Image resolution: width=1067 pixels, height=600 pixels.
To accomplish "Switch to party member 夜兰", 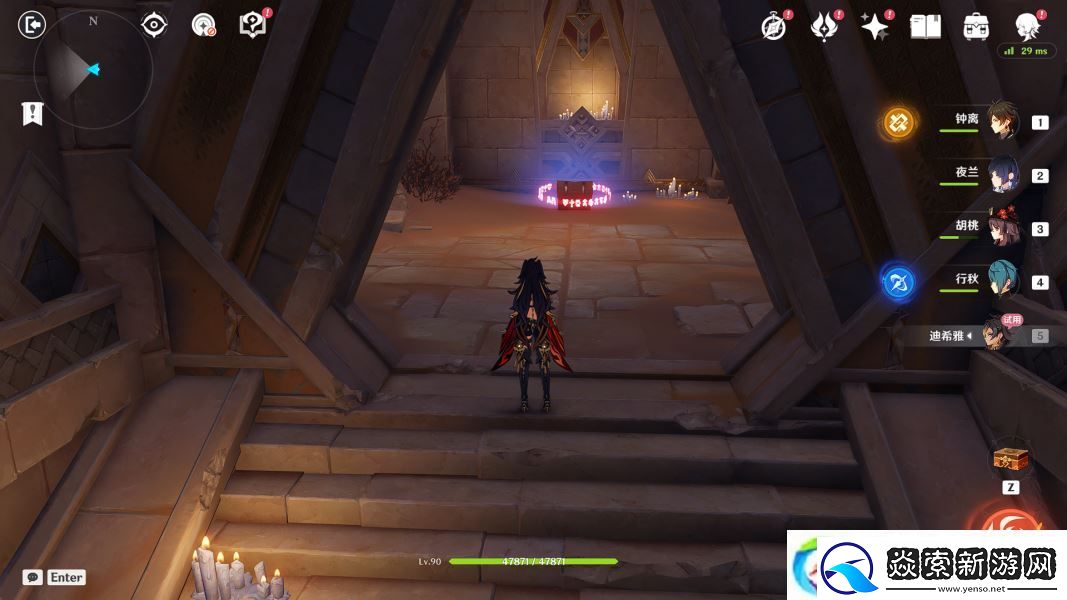I will (x=1002, y=174).
